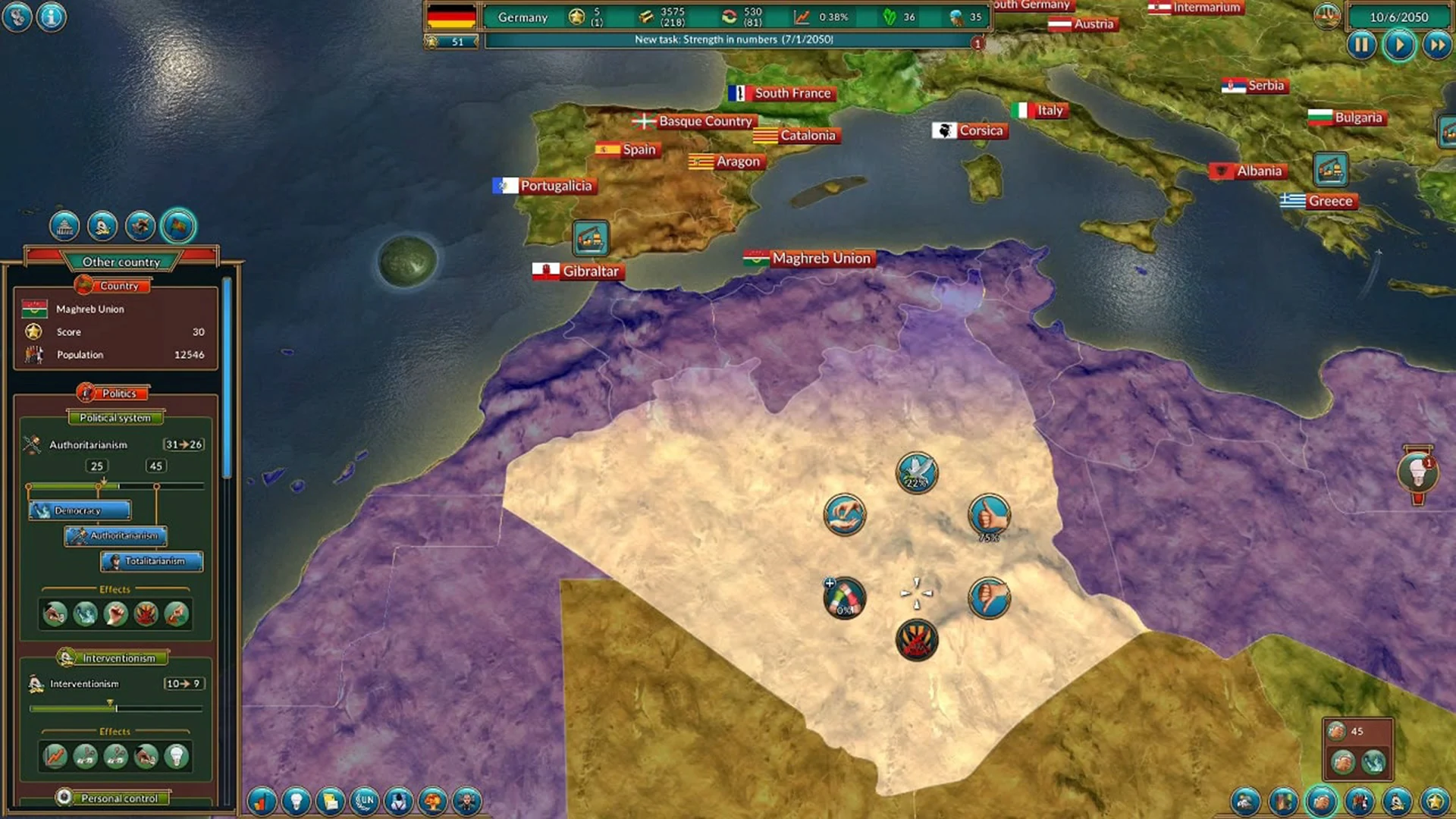
Task: Click the thumbs down disapproval action
Action: point(988,598)
